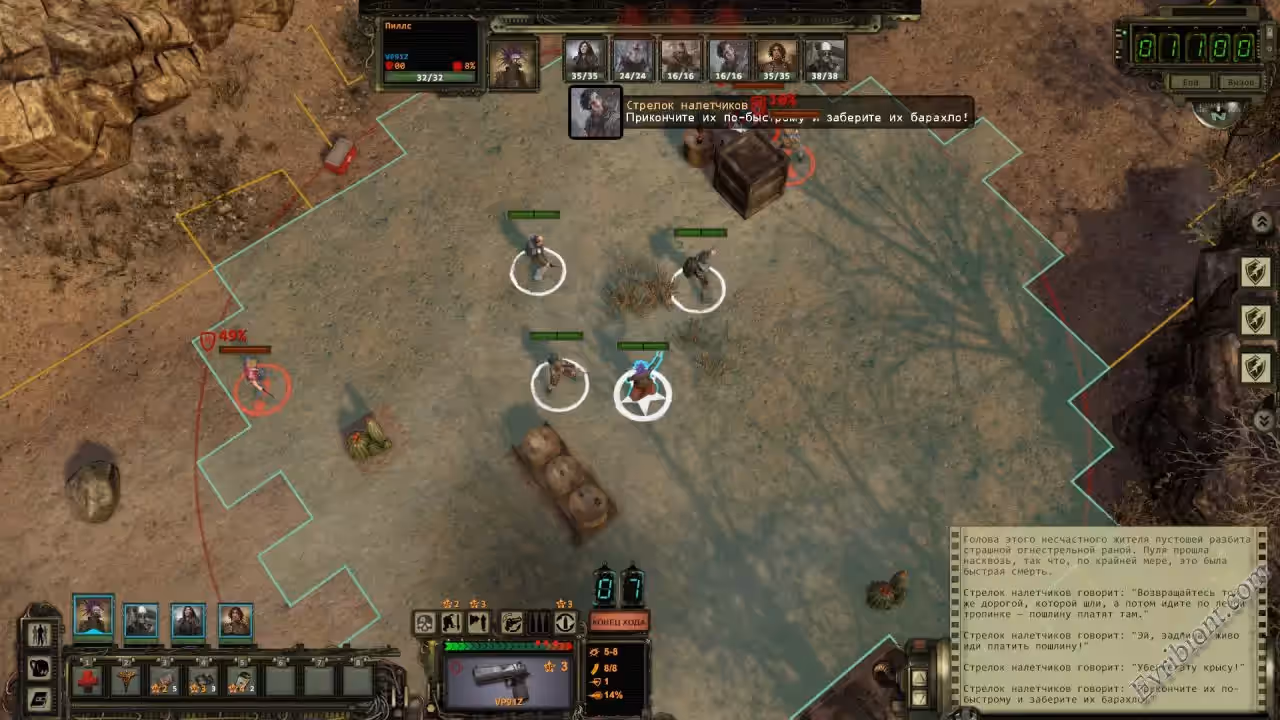This screenshot has width=1280, height=720.
Task: Toggle the crouch stance icon
Action: 451,623
